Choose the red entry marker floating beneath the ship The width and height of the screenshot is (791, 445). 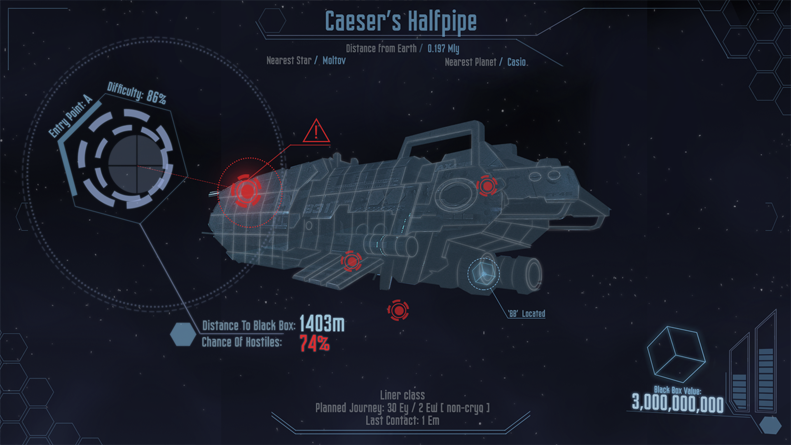pos(398,310)
